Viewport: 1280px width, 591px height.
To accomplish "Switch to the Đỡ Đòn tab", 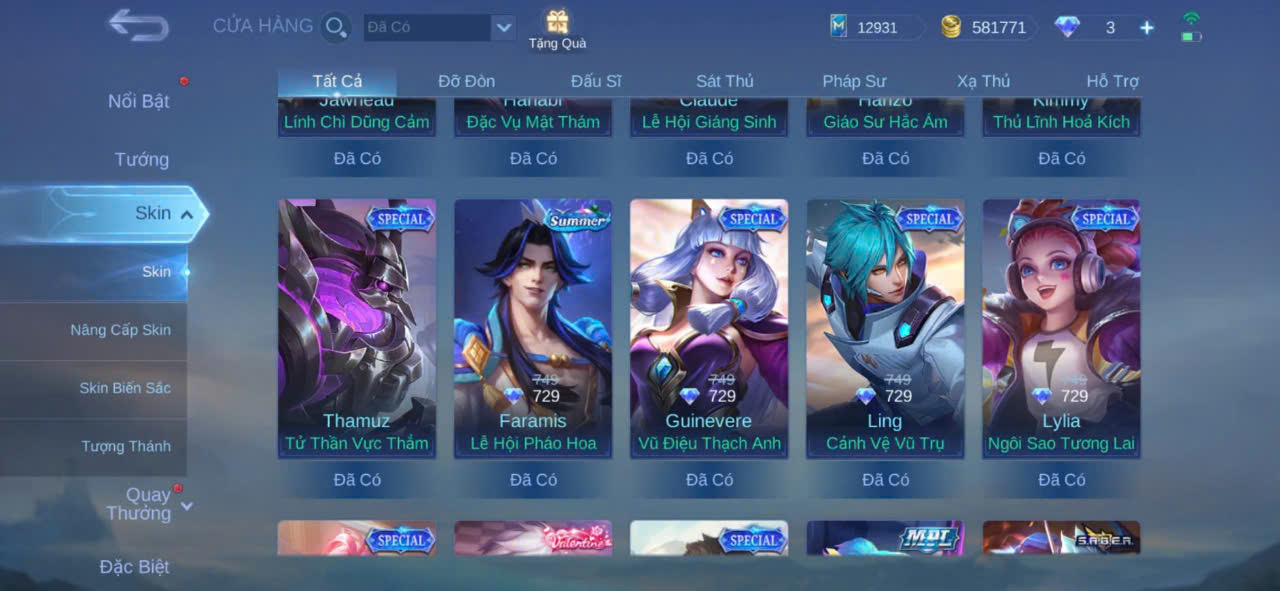I will pyautogui.click(x=466, y=81).
